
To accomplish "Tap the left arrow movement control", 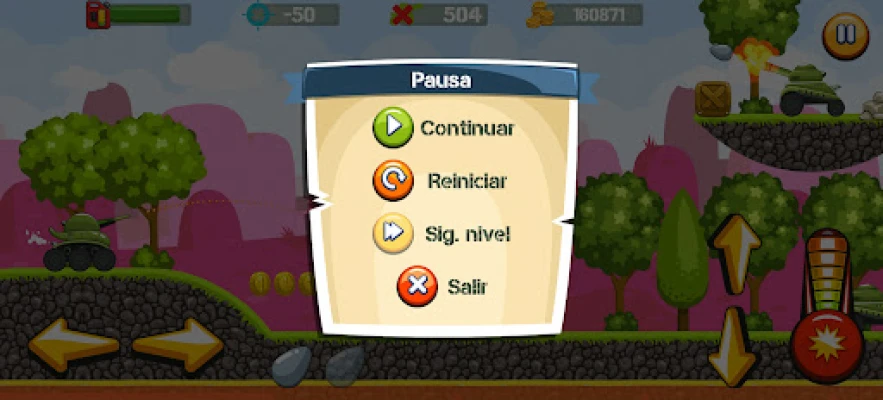I will tap(72, 346).
